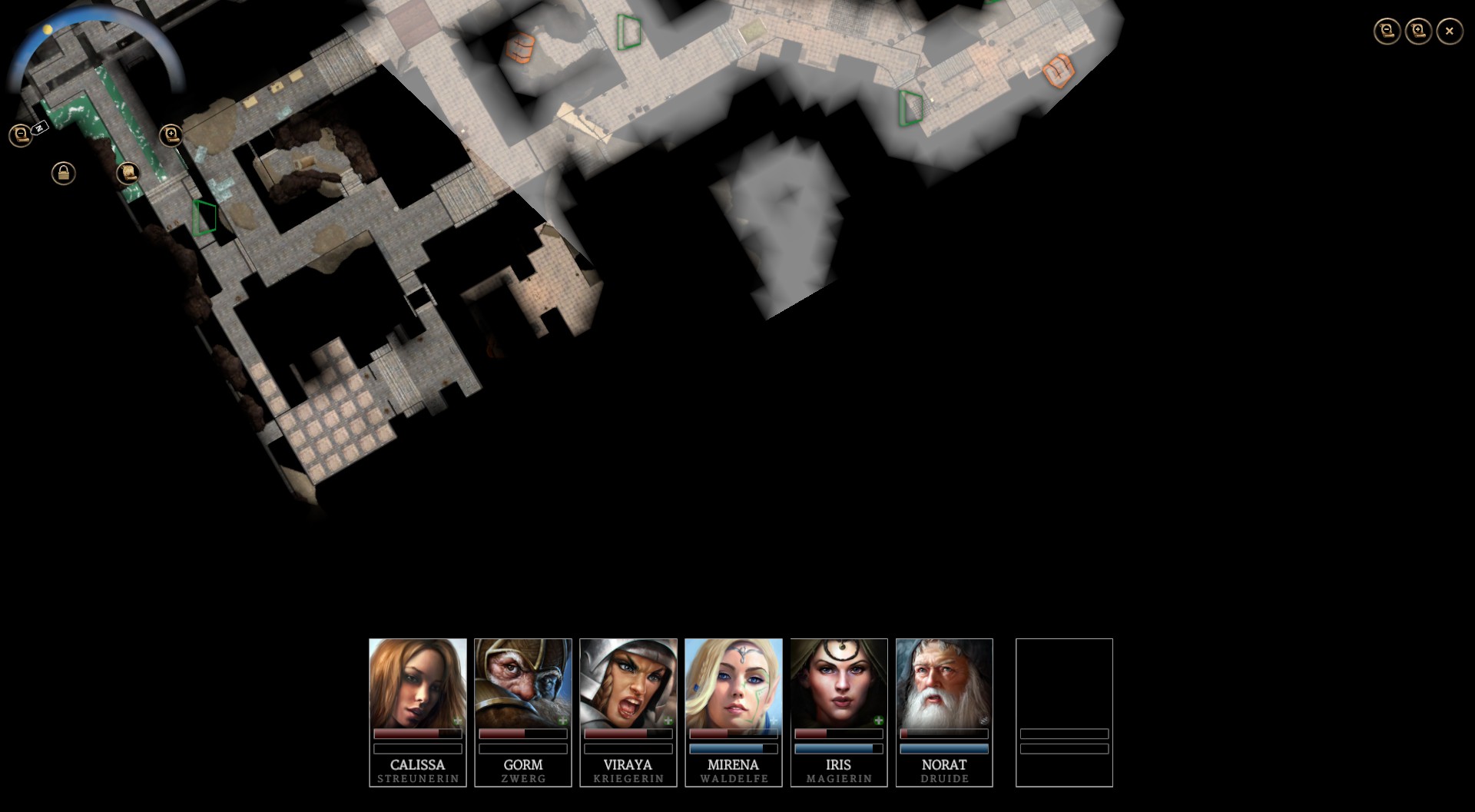Choose Viraya the Kriegerin portrait
The image size is (1475, 812).
(x=628, y=684)
